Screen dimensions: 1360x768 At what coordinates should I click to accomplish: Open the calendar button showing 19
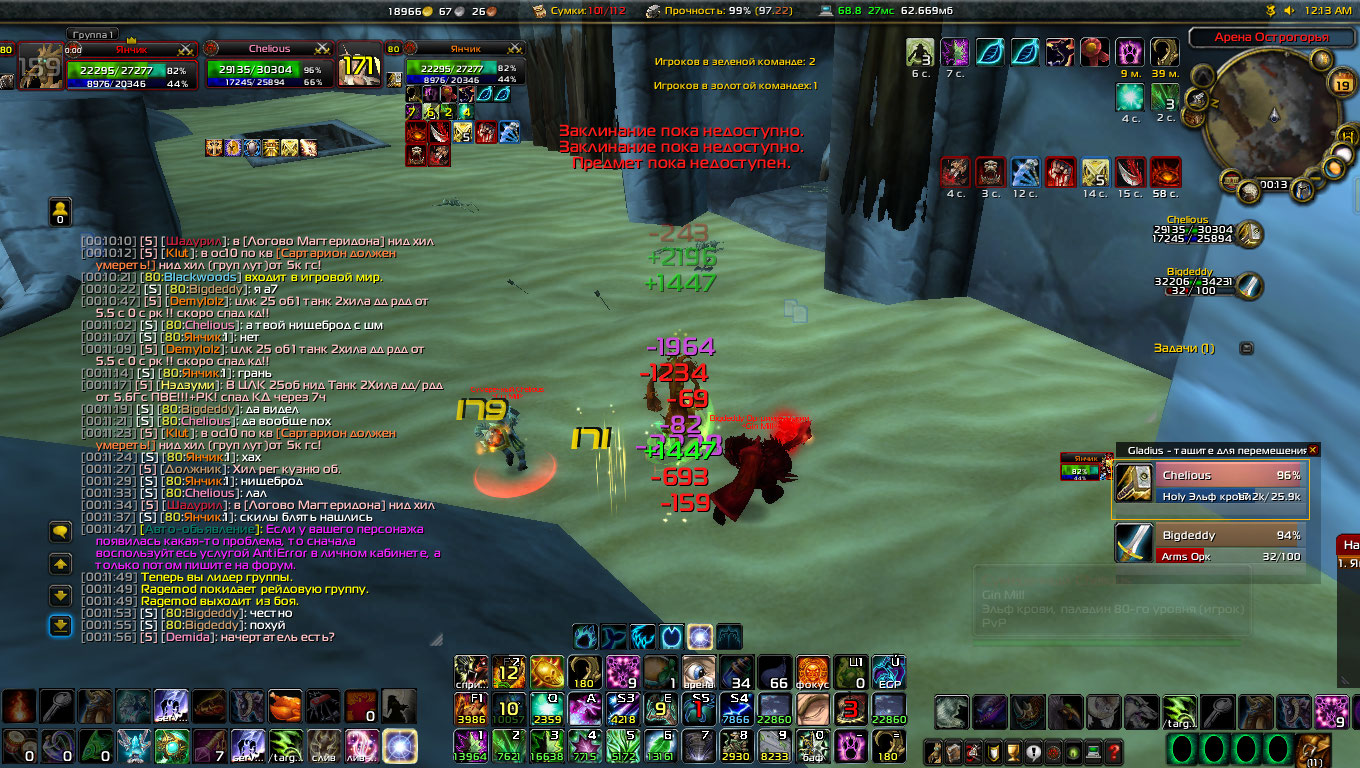pyautogui.click(x=1343, y=86)
